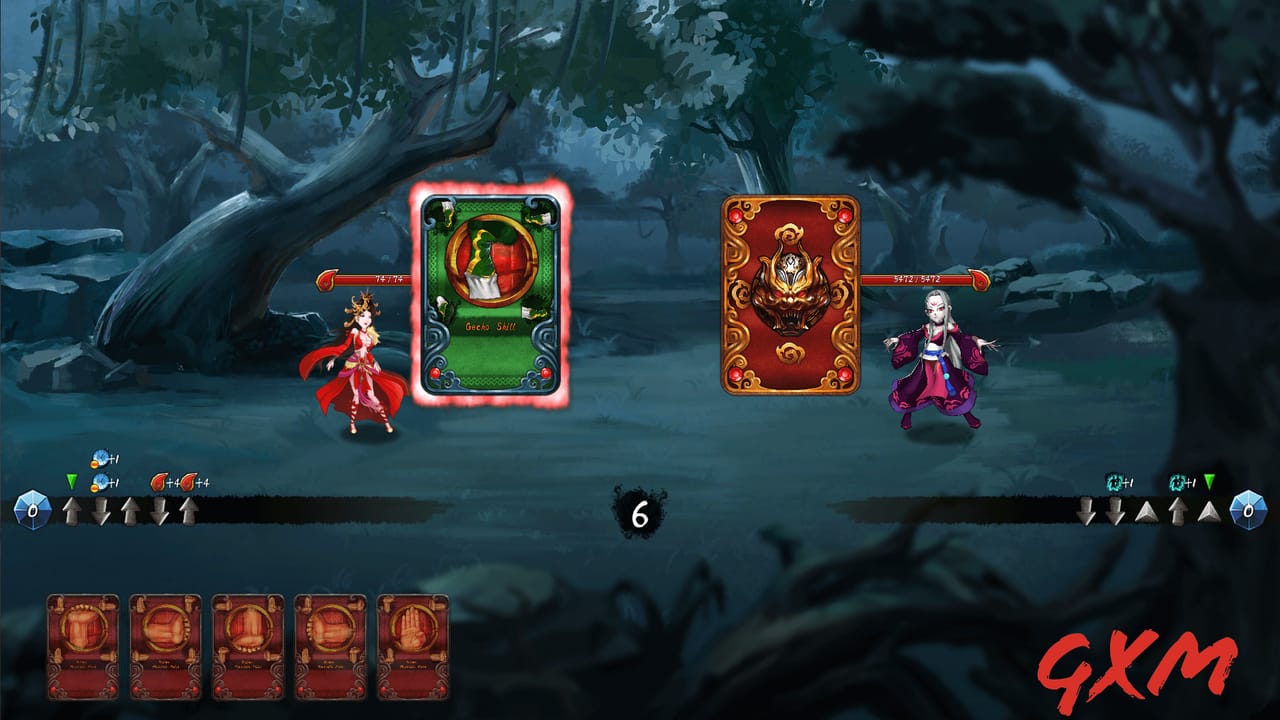Expand the enemy's raised up arrow indicator

tap(1179, 510)
